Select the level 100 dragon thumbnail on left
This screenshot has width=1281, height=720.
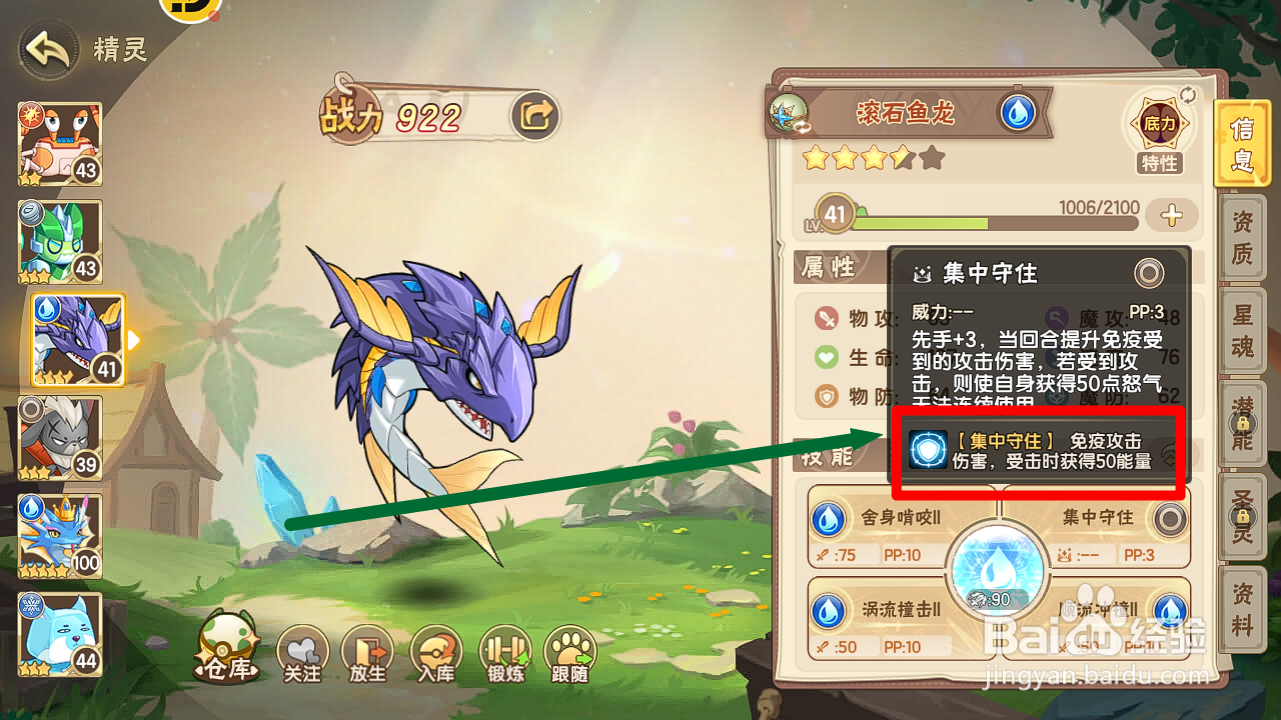(x=60, y=533)
